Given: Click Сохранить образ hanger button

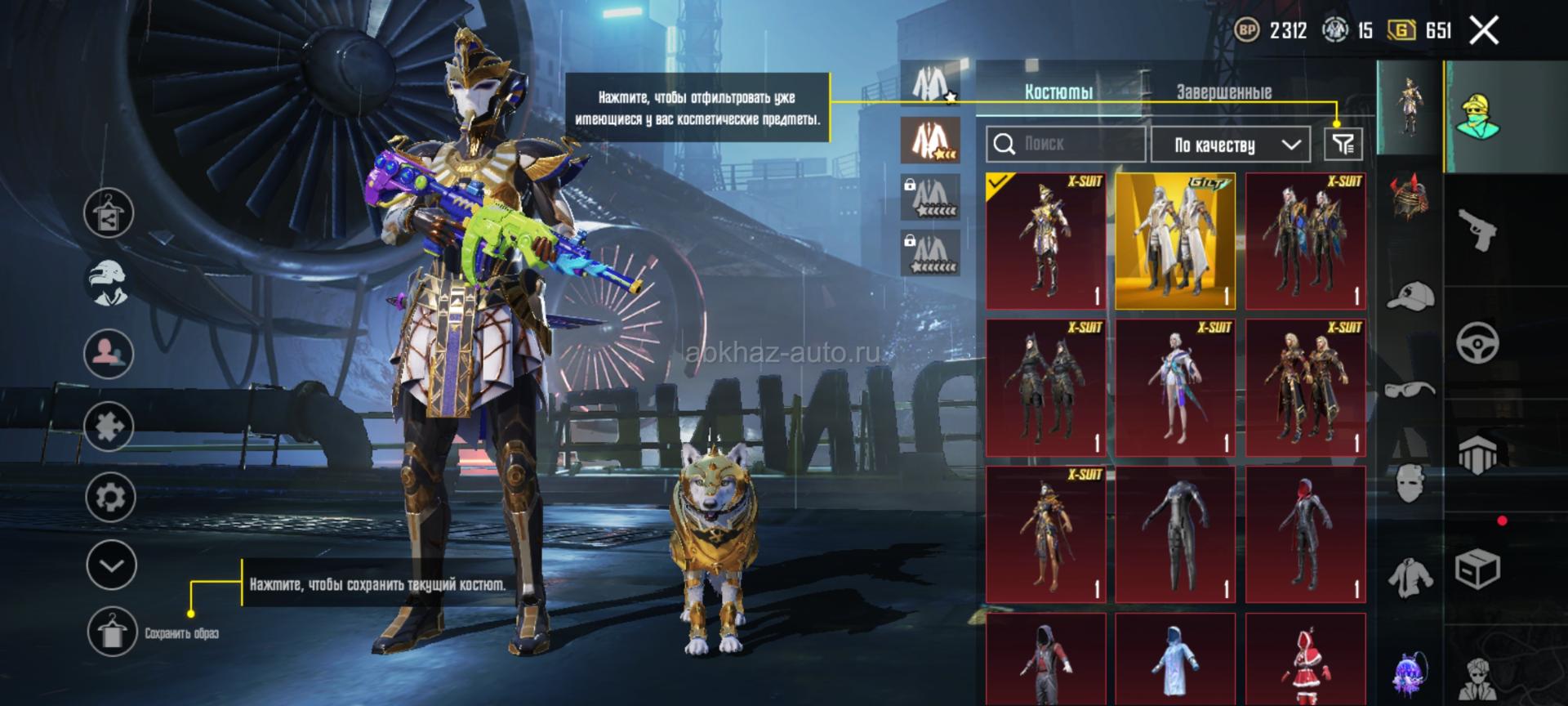Looking at the screenshot, I should point(112,632).
